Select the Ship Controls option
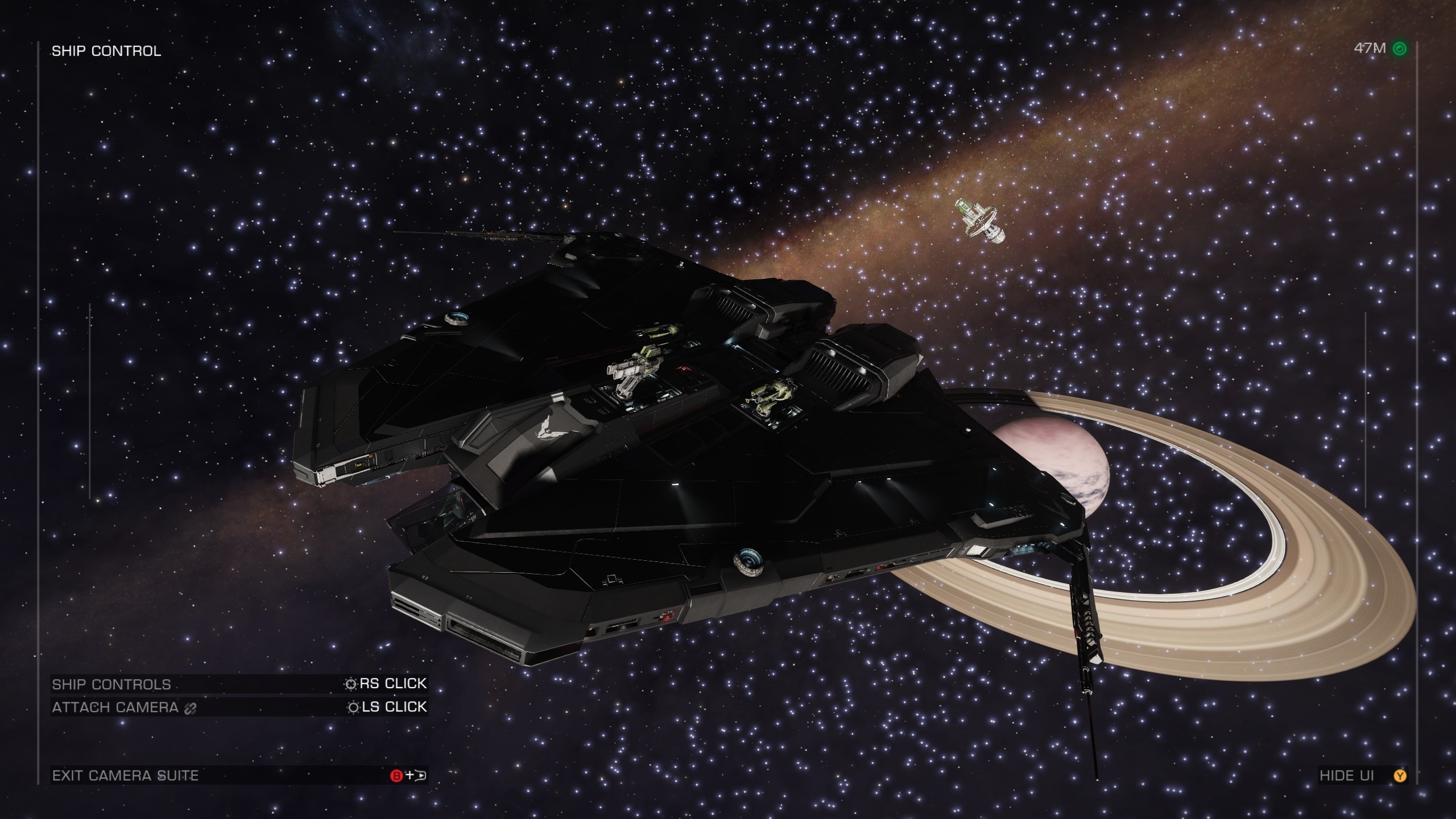The image size is (1456, 819). 239,684
